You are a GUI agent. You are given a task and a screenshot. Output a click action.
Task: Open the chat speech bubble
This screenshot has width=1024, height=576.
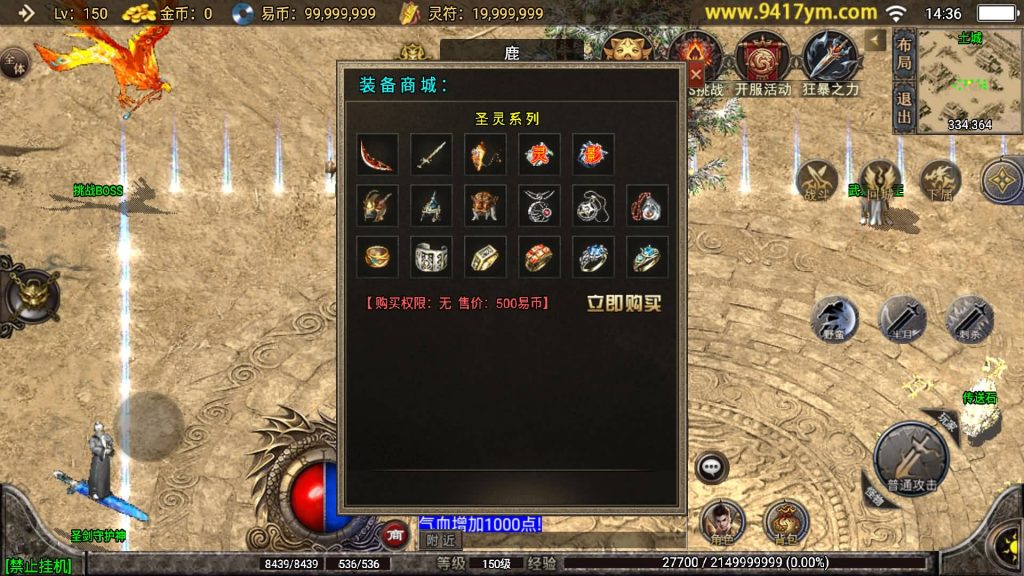click(711, 466)
